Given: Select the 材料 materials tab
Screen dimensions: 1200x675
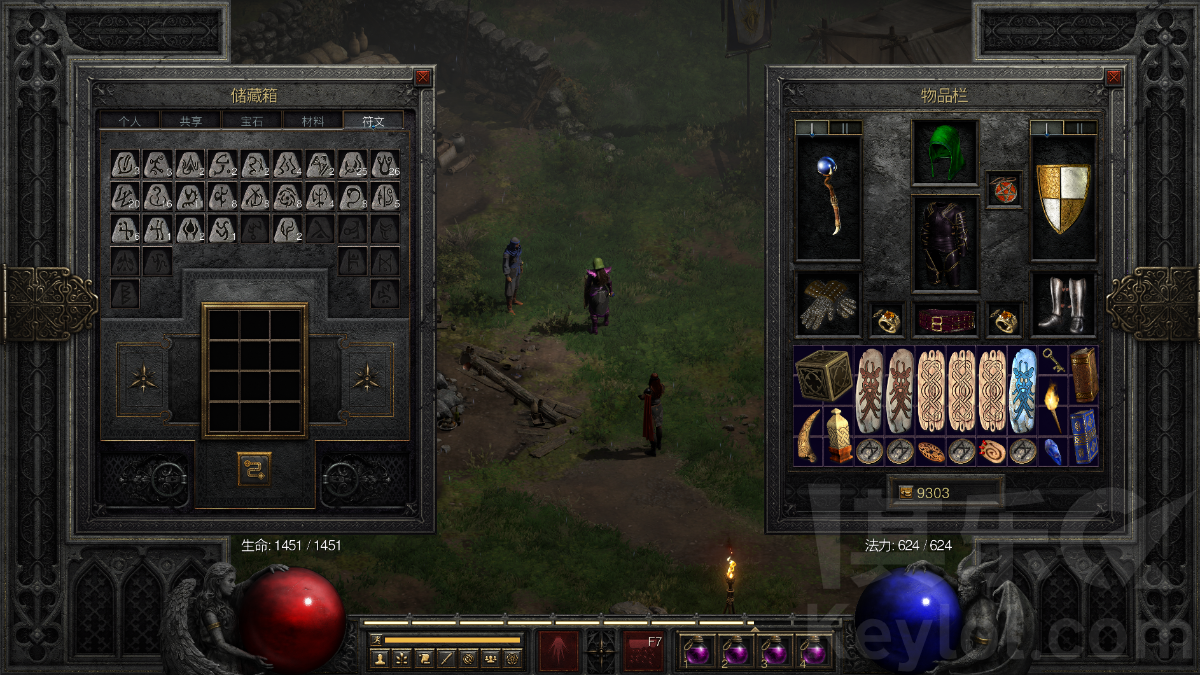Looking at the screenshot, I should 312,121.
